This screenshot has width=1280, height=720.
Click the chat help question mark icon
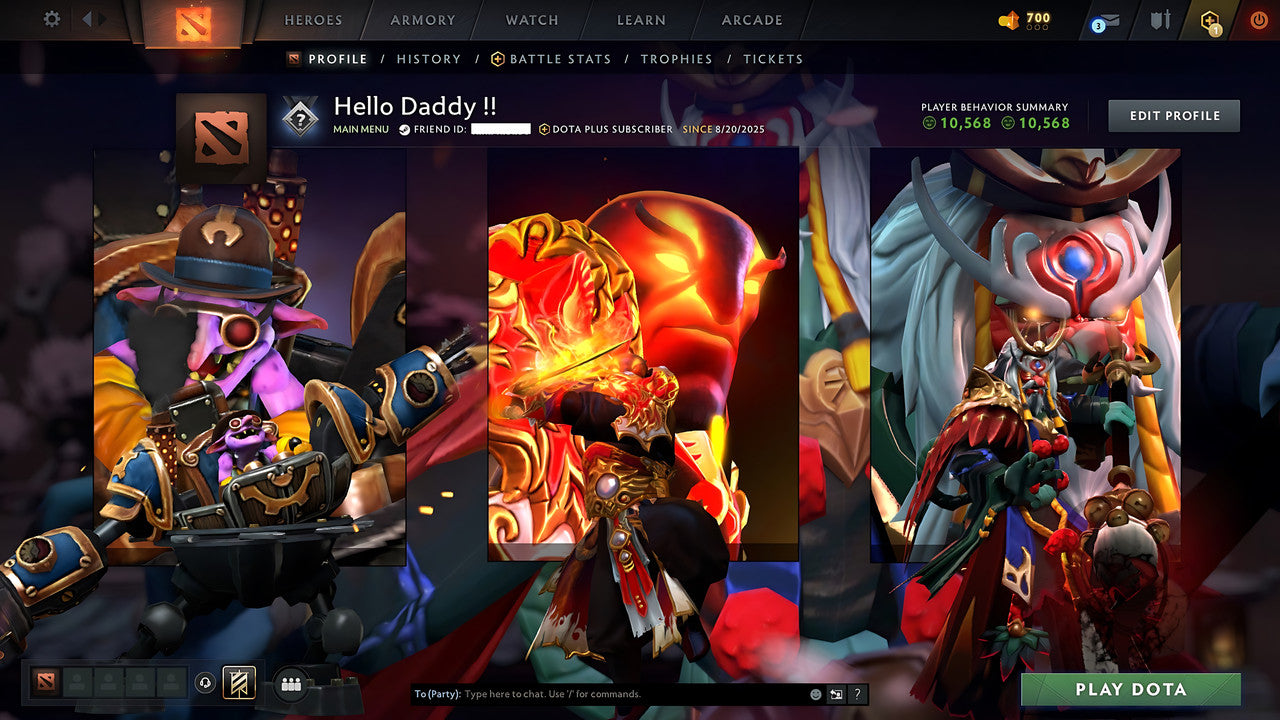857,692
